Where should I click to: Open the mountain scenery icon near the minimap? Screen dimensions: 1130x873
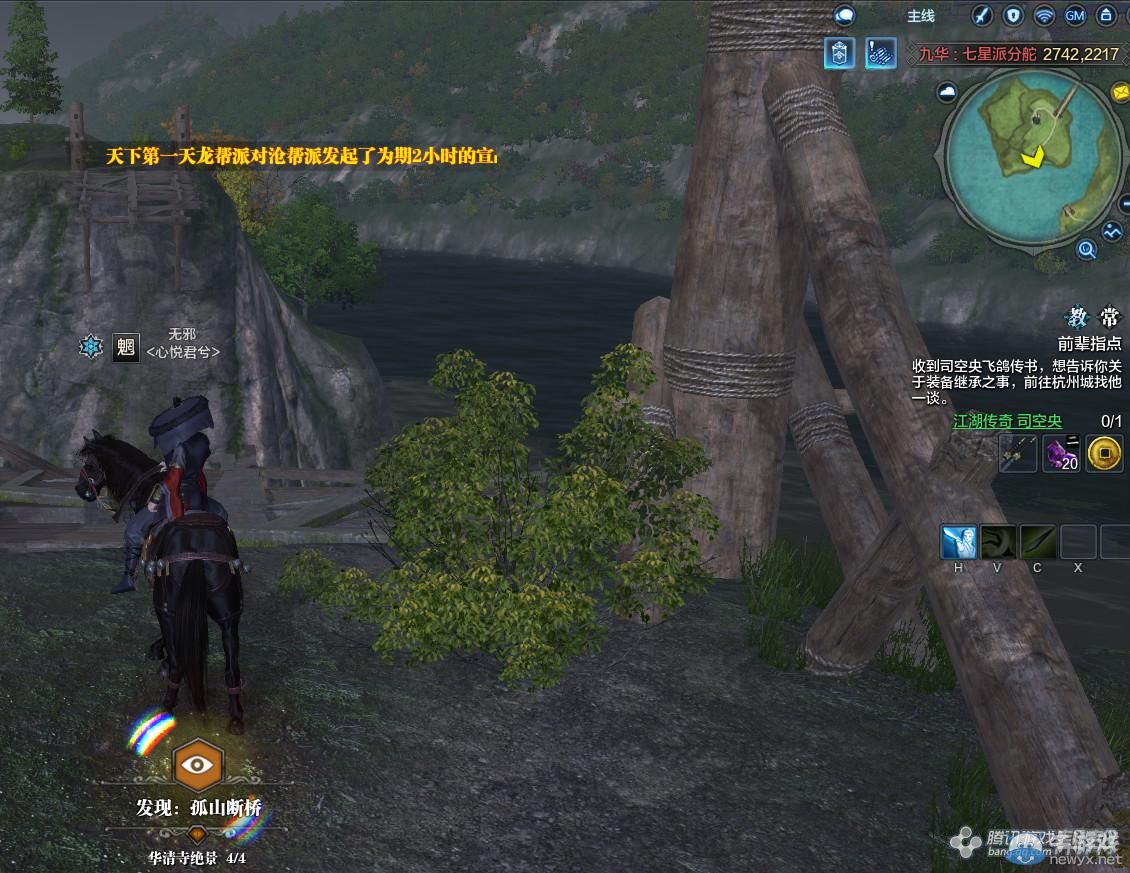[1113, 231]
